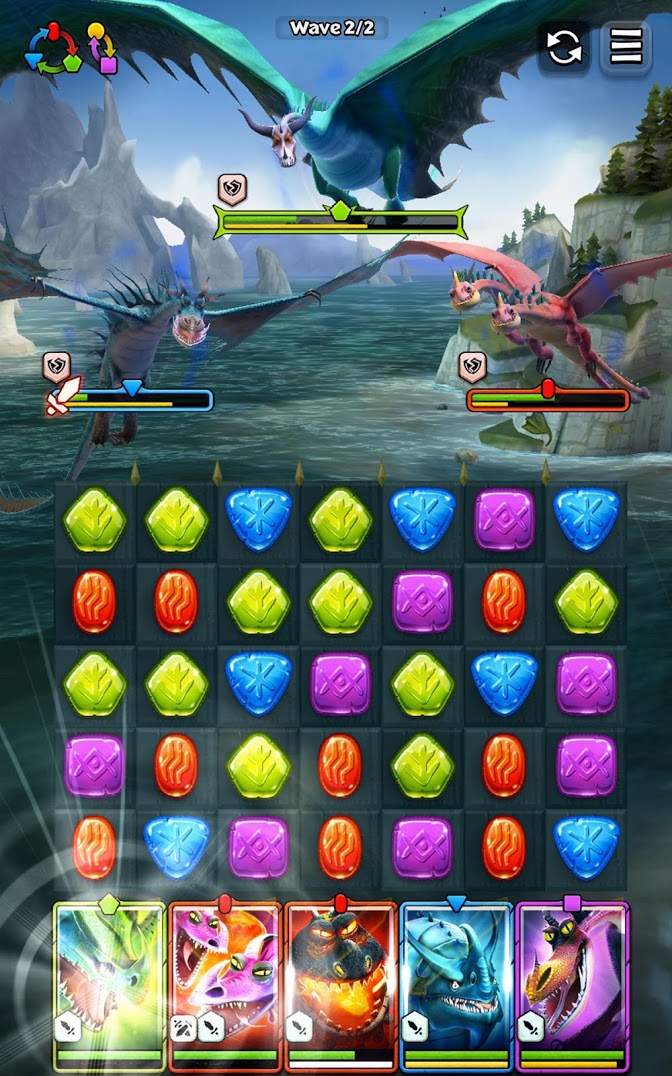The height and width of the screenshot is (1076, 672).
Task: Activate the red lava dragon card
Action: pyautogui.click(x=341, y=984)
